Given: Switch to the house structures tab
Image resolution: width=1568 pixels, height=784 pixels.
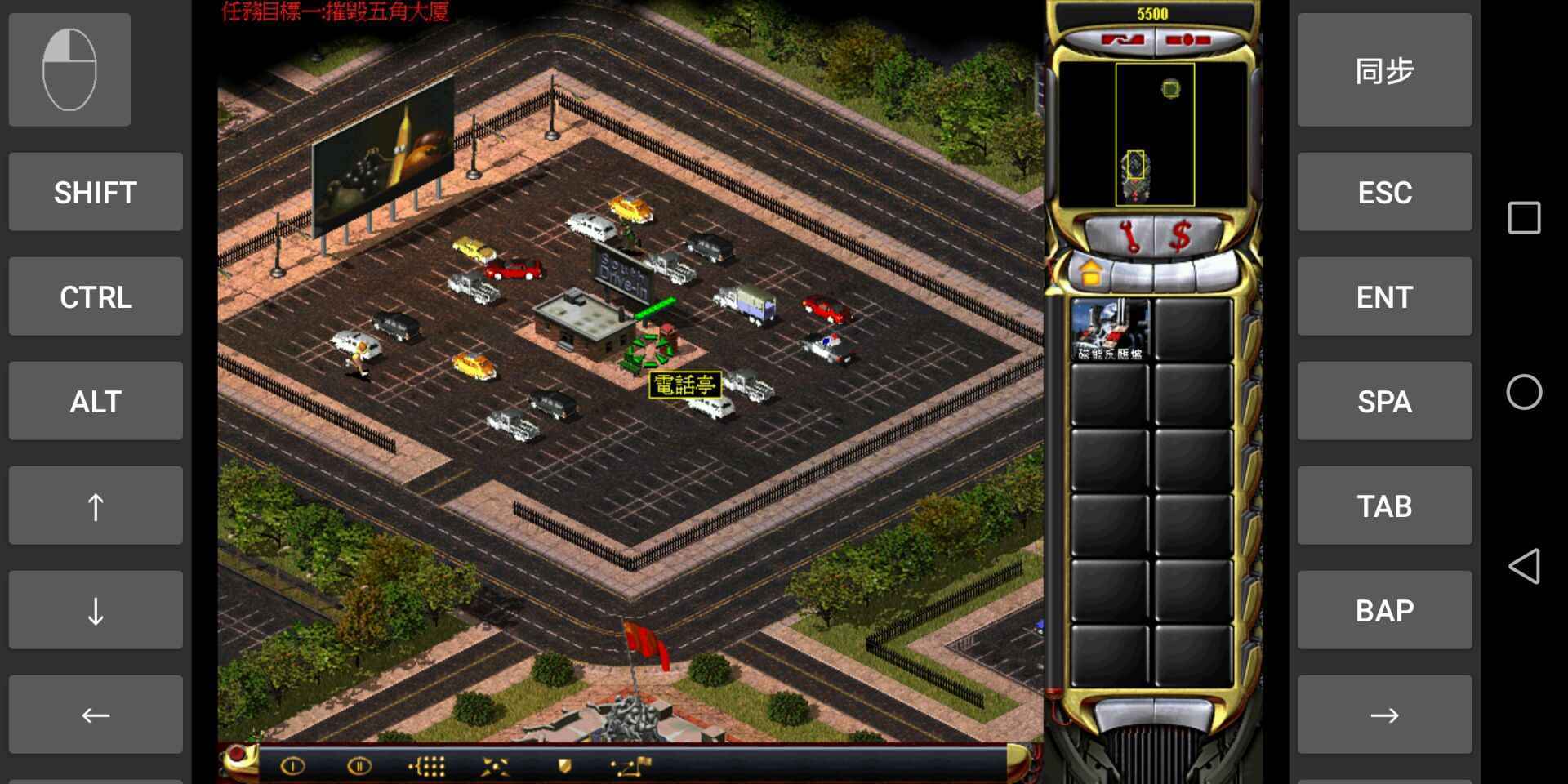Looking at the screenshot, I should [x=1091, y=273].
